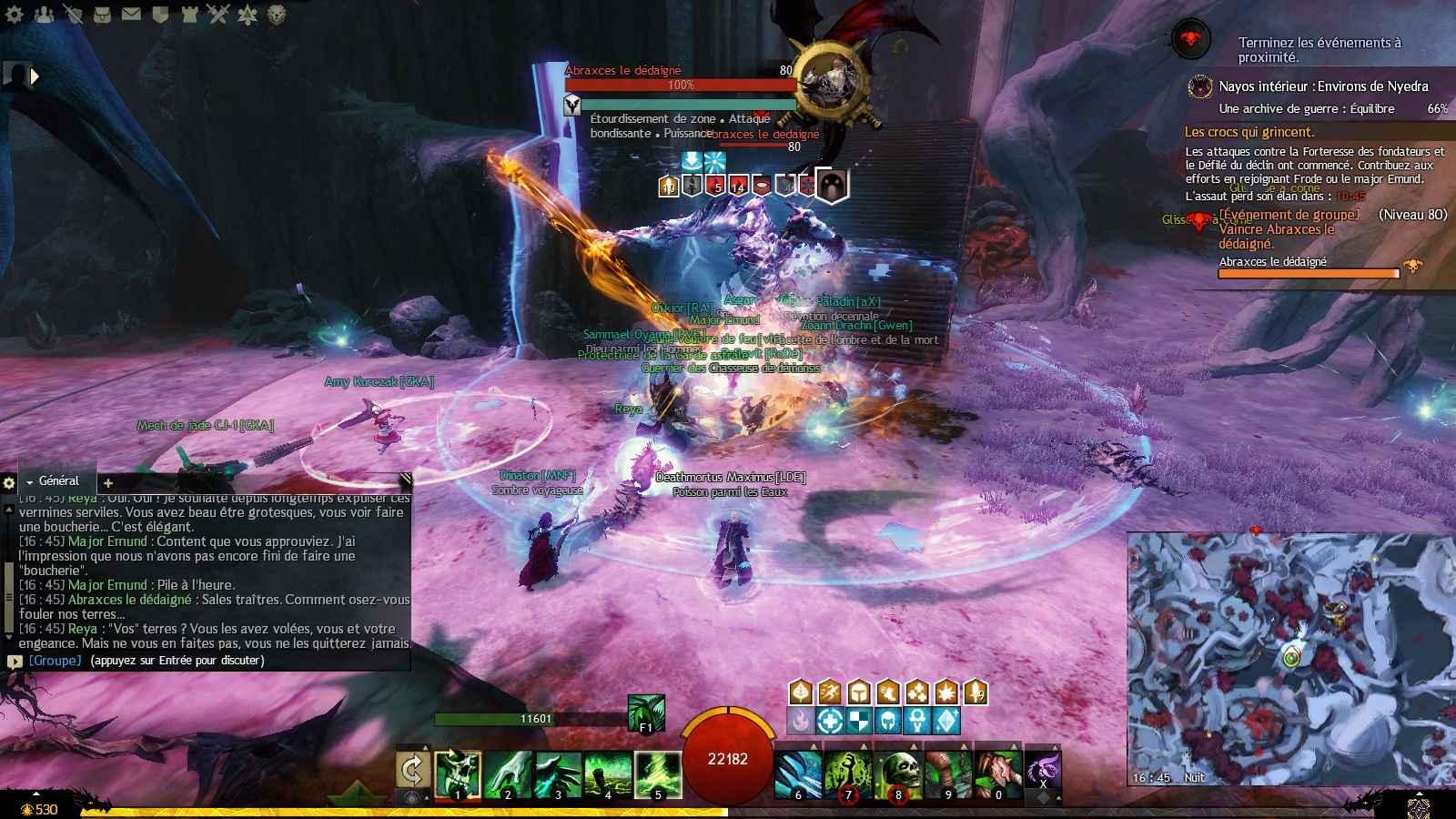Screen dimensions: 1456x819
Task: Use the F1 shroud profession skill
Action: 645,713
